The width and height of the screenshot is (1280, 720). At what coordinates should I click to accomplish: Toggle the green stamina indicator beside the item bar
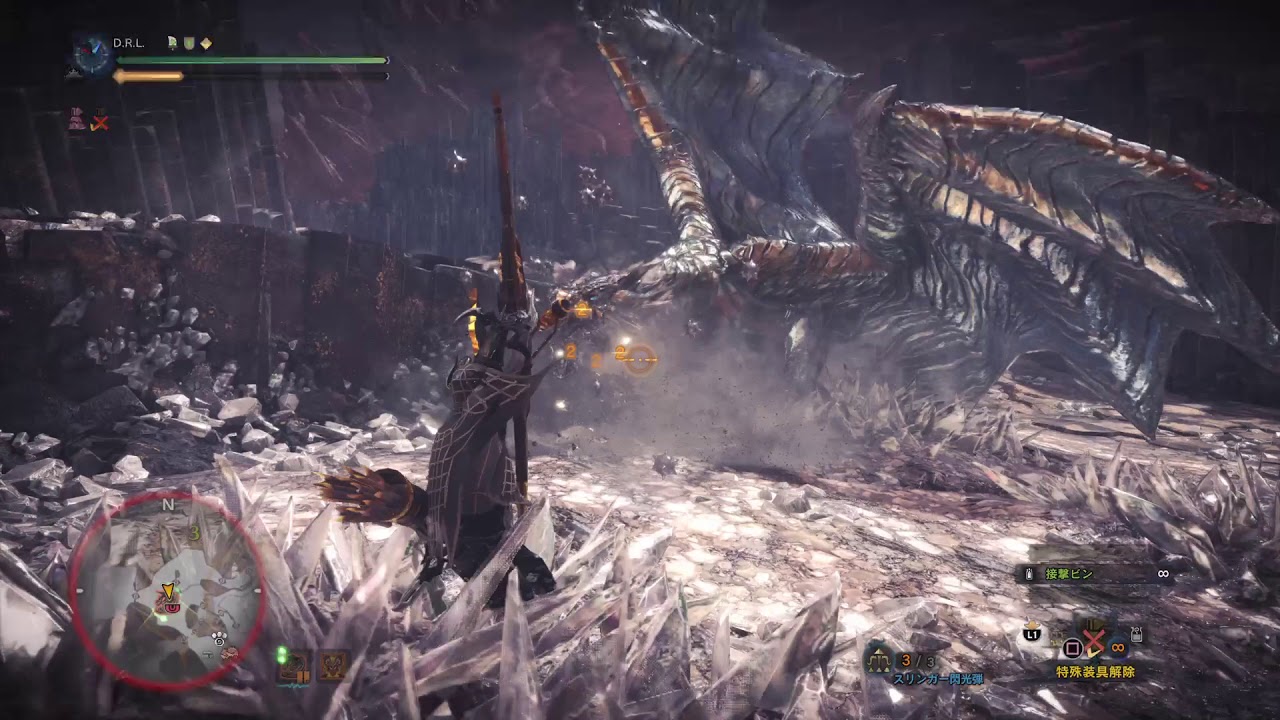coord(283,655)
